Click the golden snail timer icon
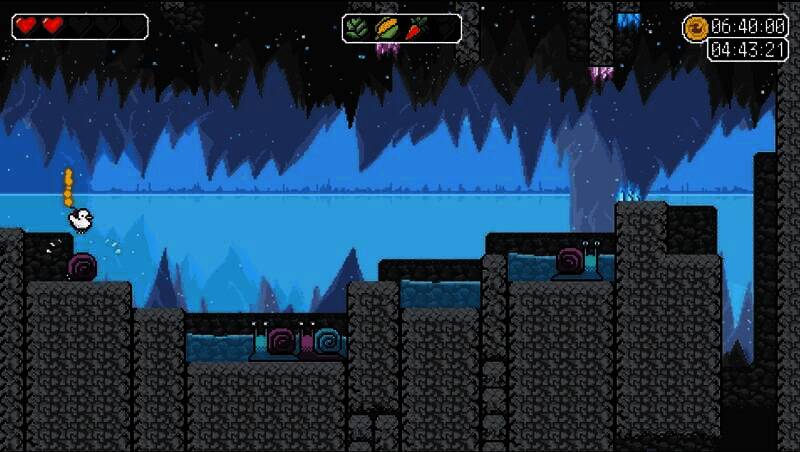 696,28
